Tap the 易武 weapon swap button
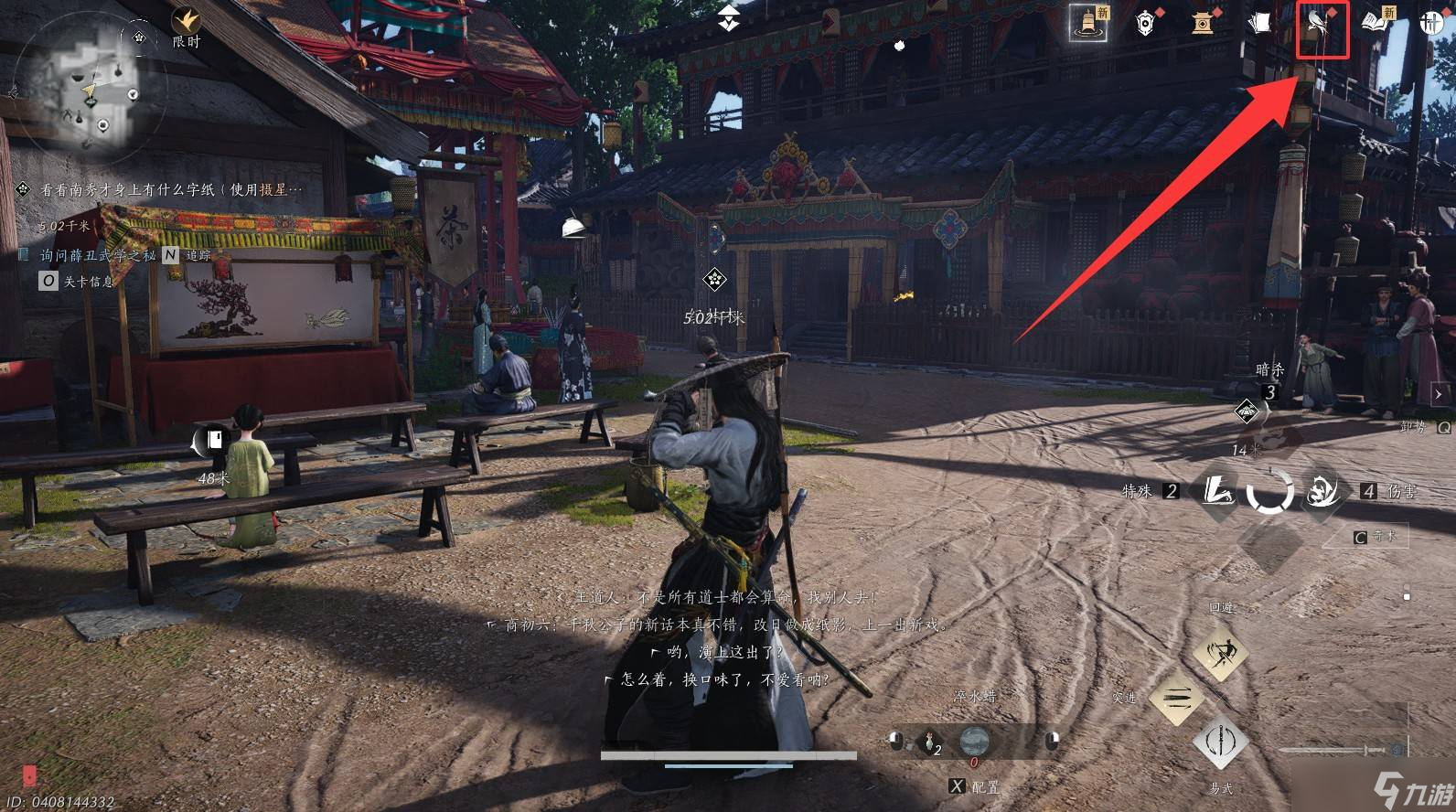 1220,741
